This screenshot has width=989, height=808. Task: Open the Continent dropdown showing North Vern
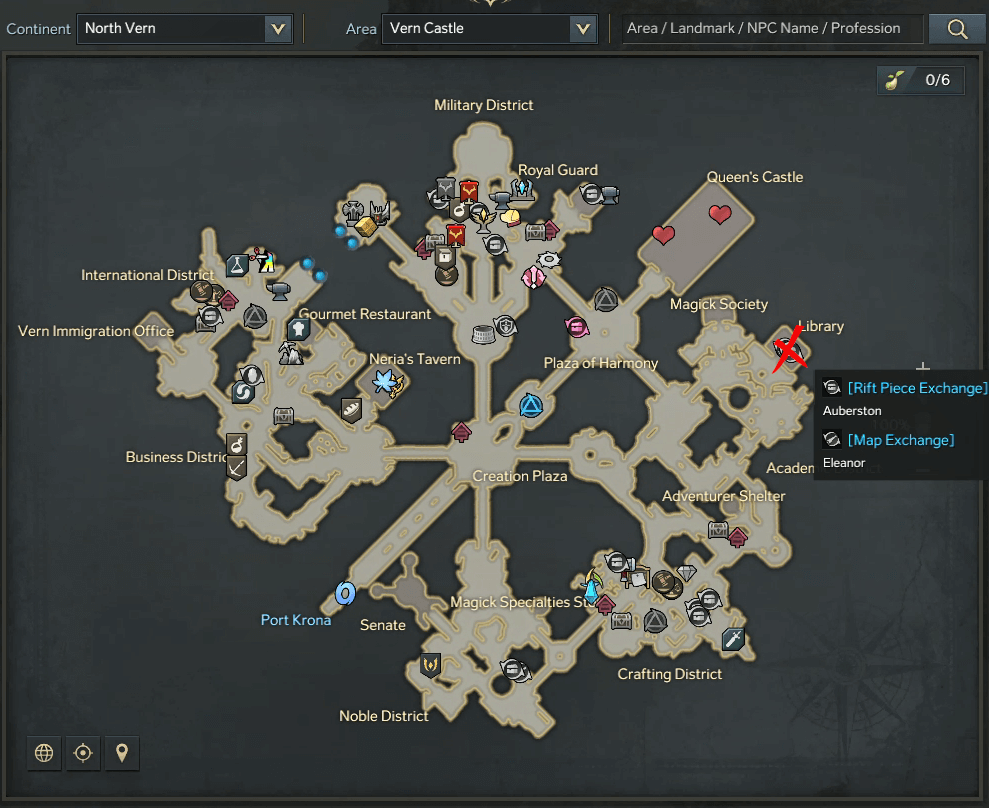point(184,29)
